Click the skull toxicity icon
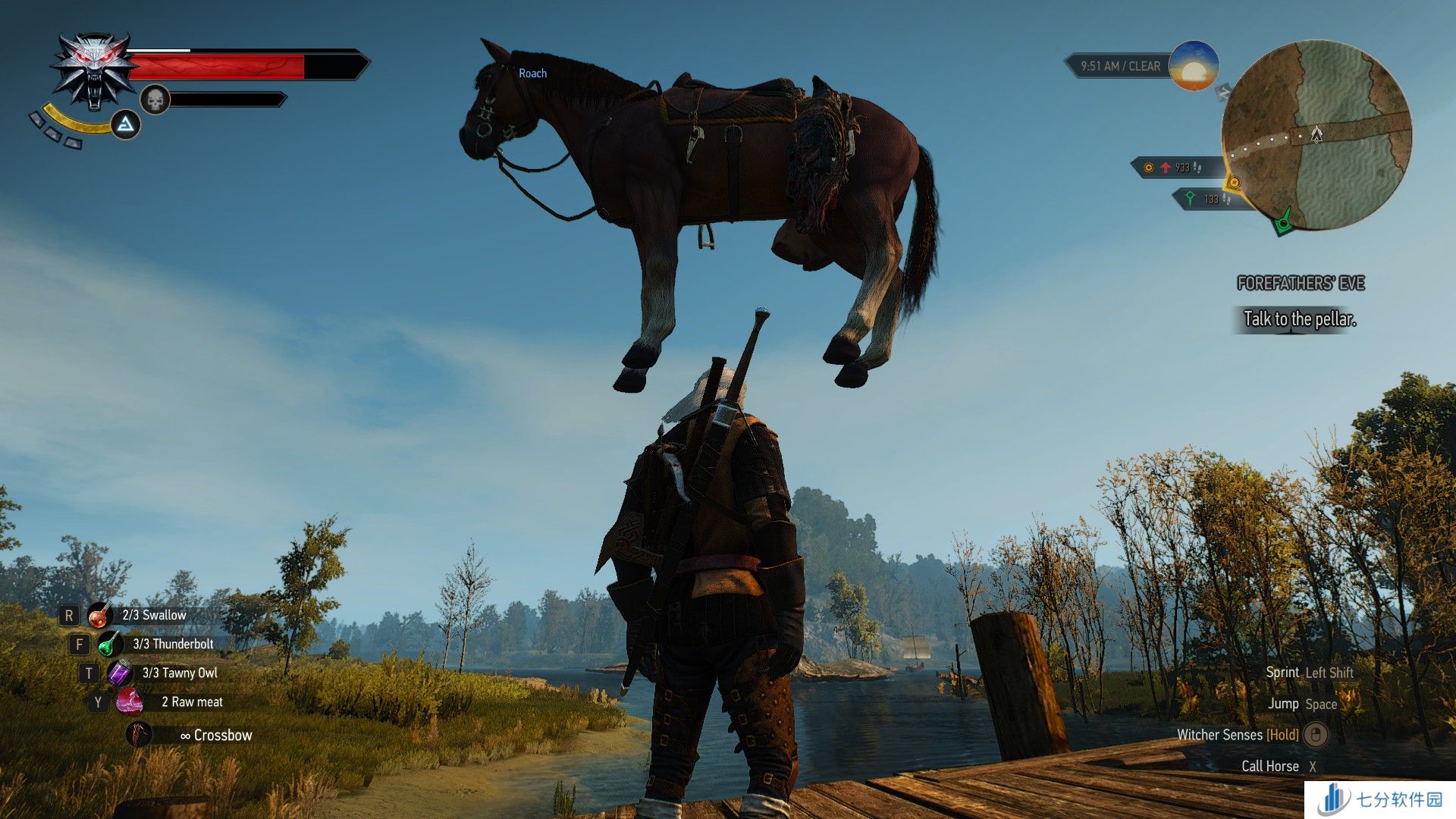 point(155,99)
